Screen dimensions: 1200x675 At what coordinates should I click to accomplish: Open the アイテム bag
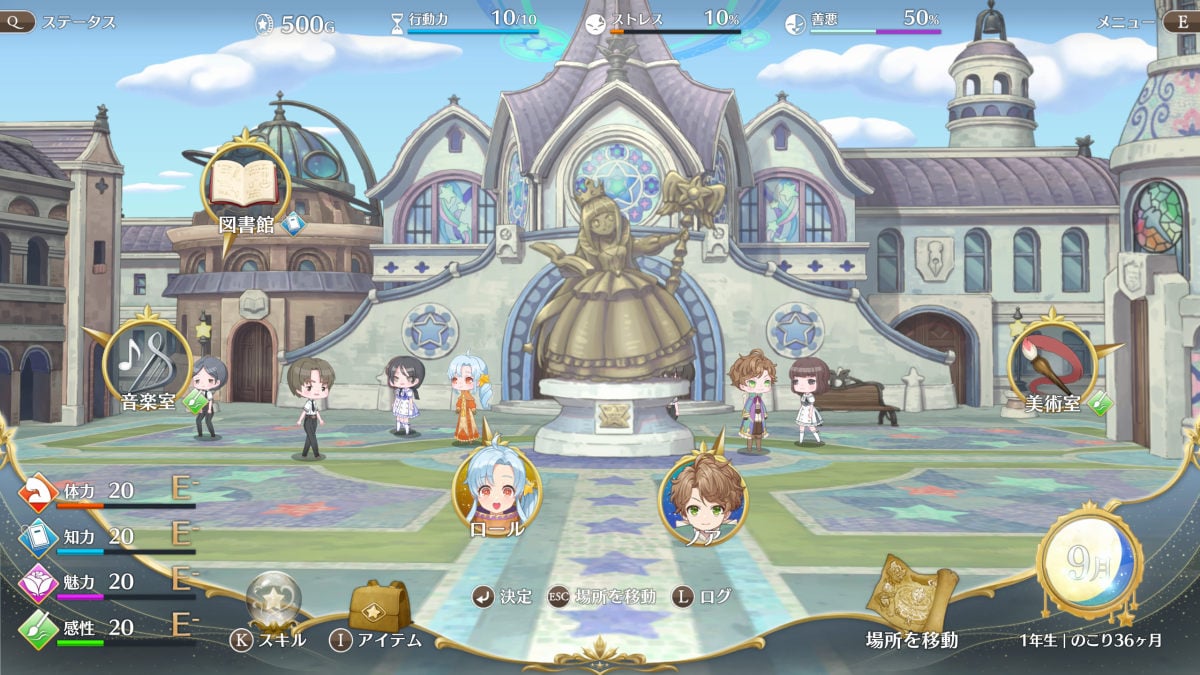[380, 607]
